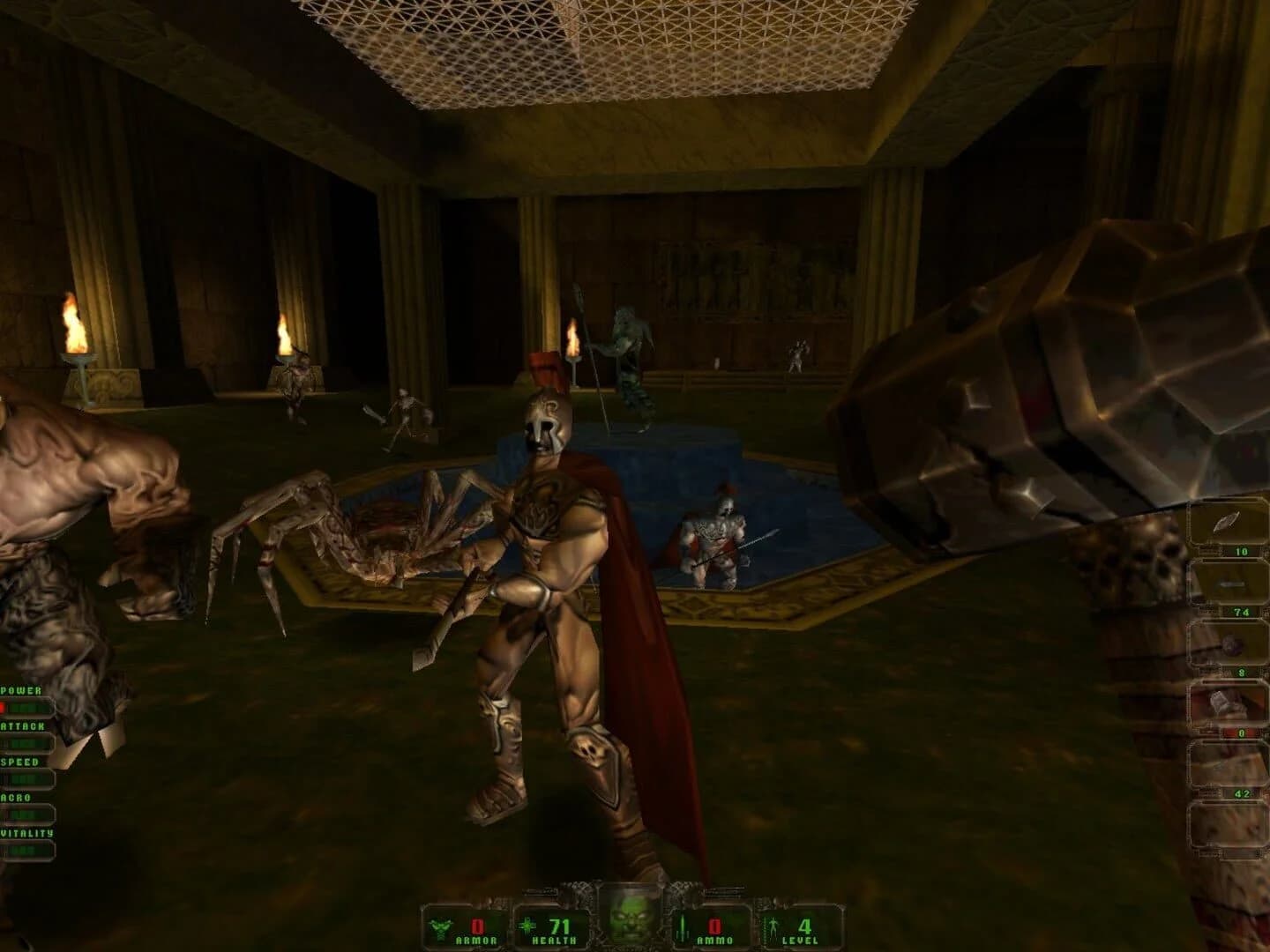Click the ARMOR counter showing 0

click(476, 926)
